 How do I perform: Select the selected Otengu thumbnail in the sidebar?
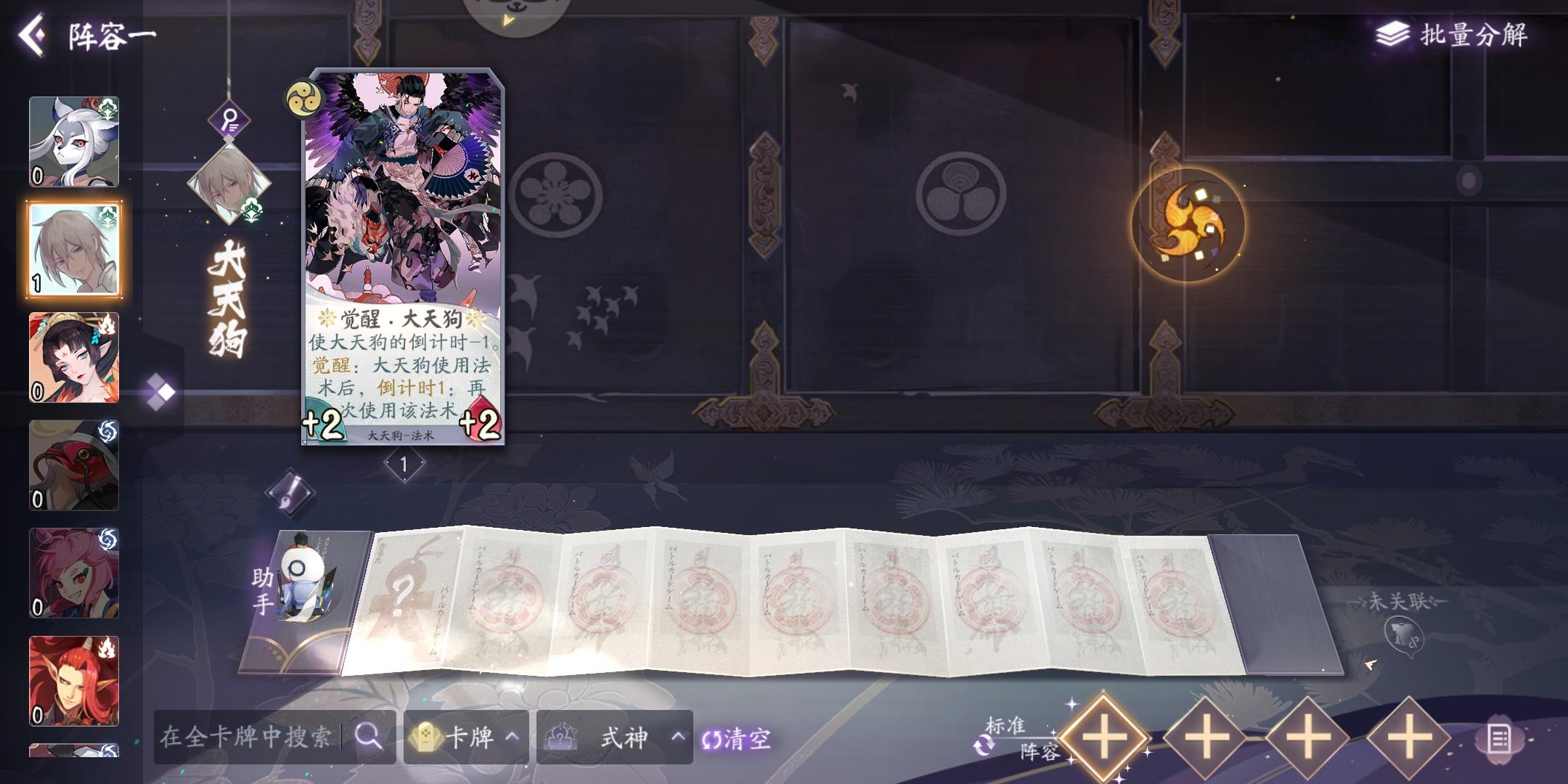pos(73,247)
